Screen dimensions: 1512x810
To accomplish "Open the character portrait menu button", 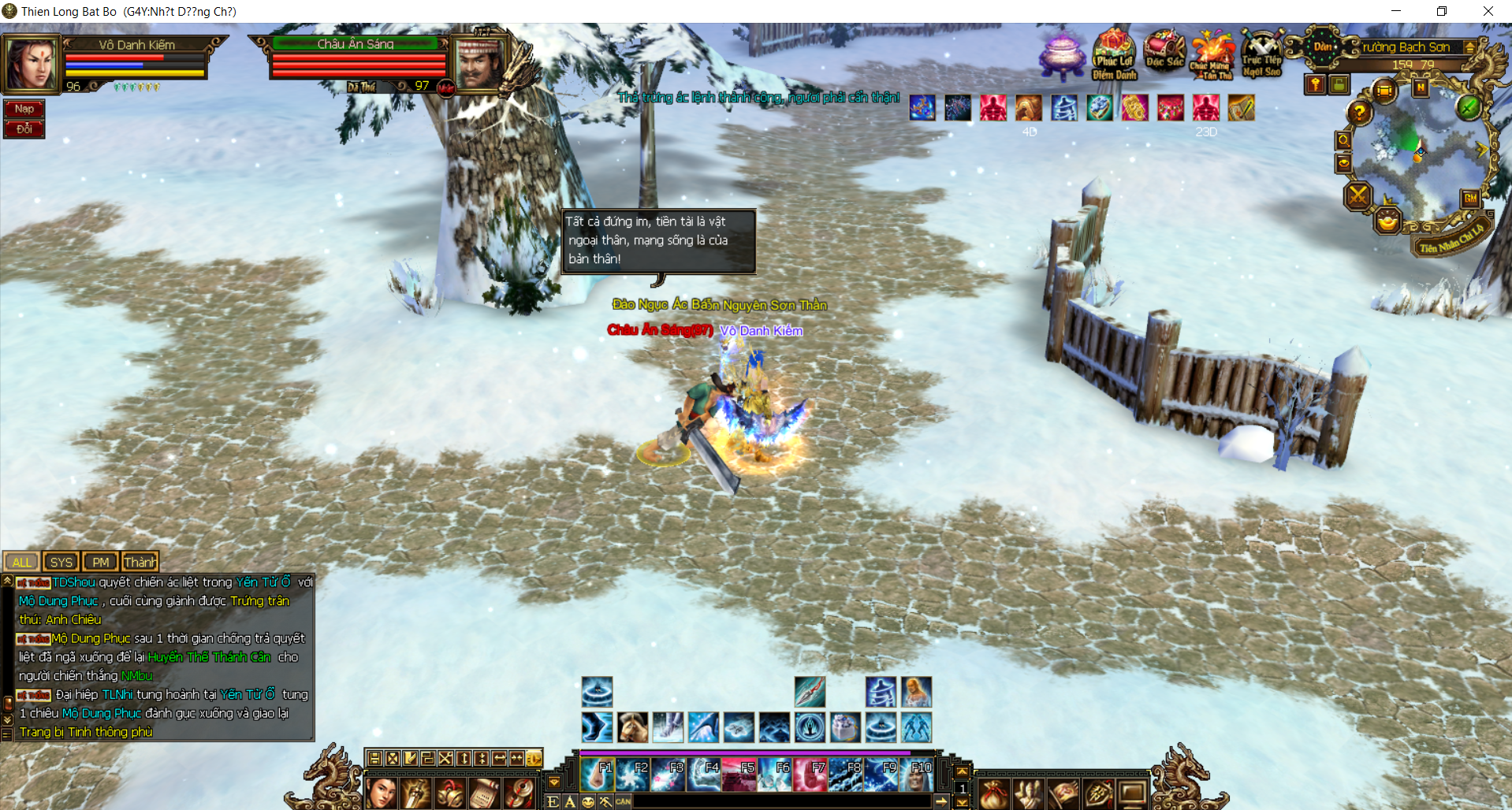I will 381,792.
